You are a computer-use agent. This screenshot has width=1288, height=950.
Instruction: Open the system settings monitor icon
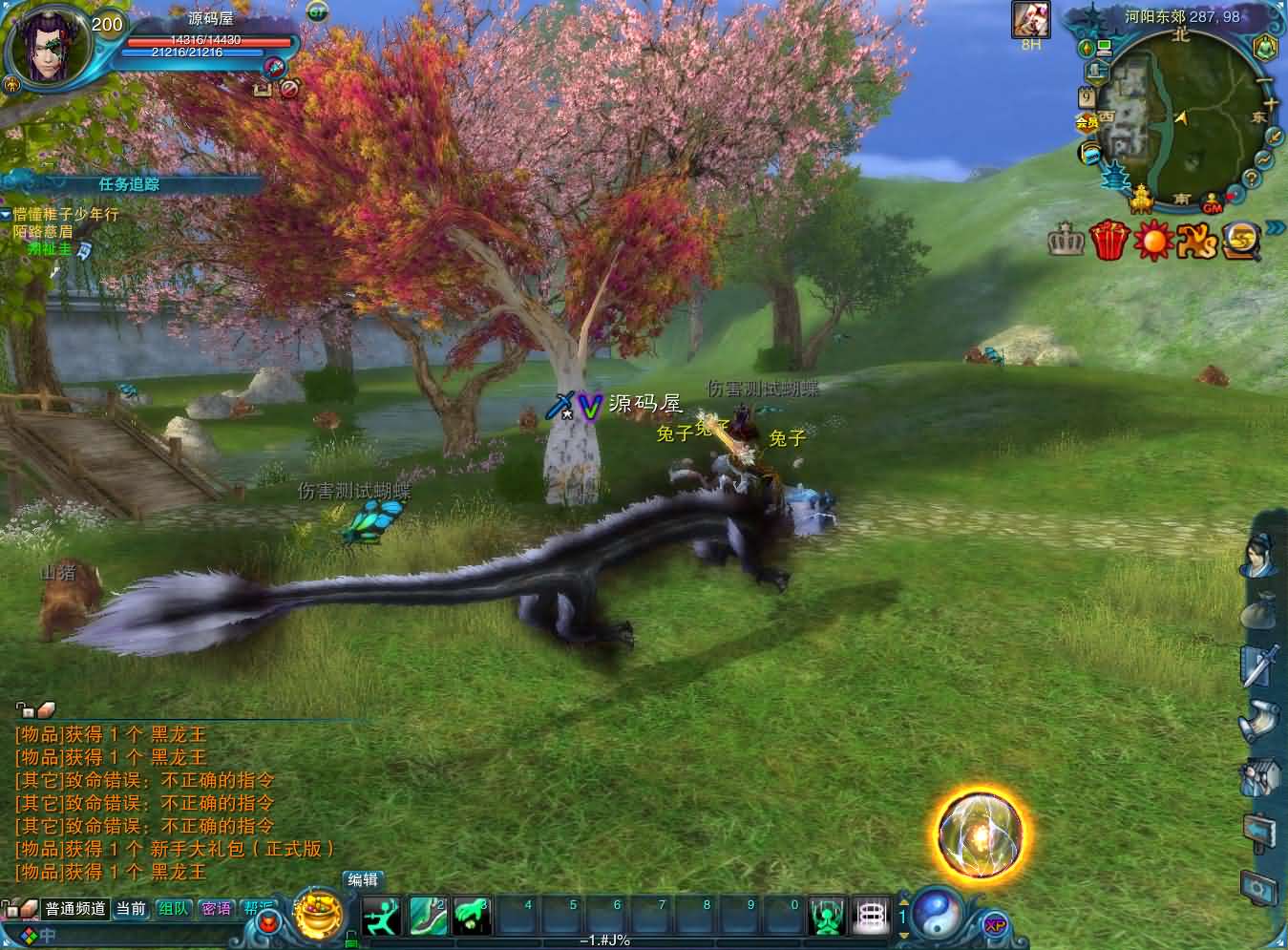click(x=1260, y=887)
